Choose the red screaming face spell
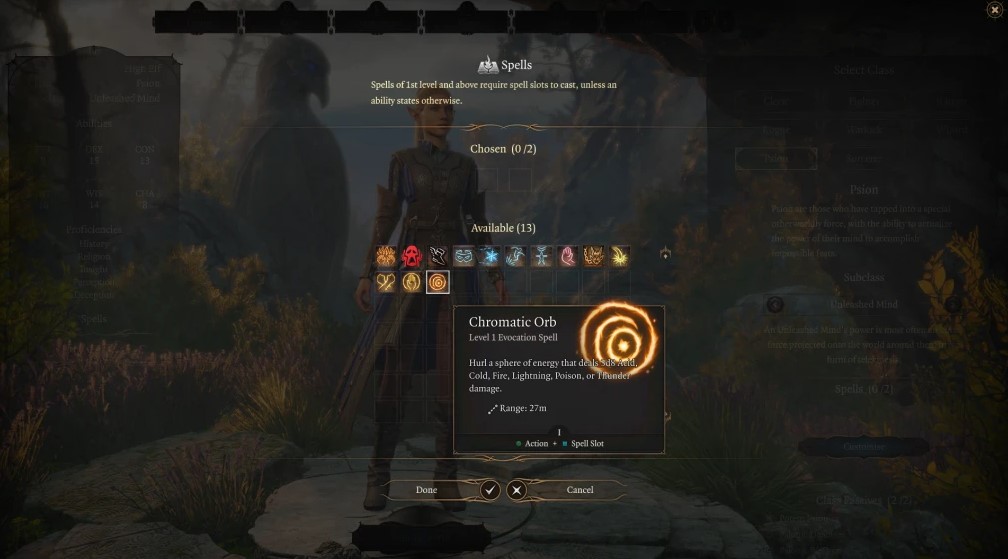This screenshot has height=559, width=1008. (x=412, y=257)
